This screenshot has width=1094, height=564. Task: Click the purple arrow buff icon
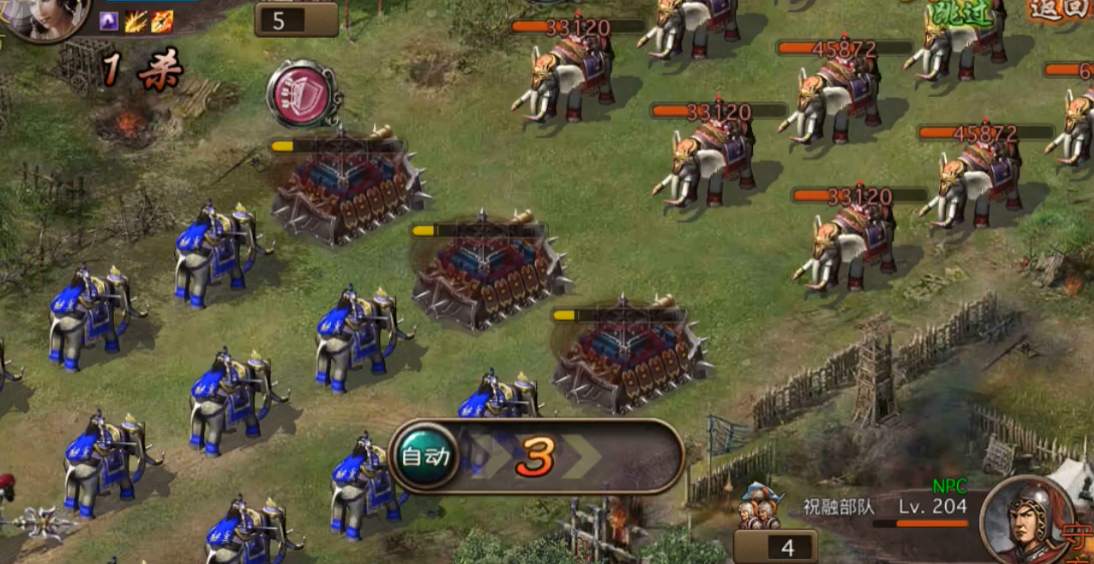click(110, 21)
